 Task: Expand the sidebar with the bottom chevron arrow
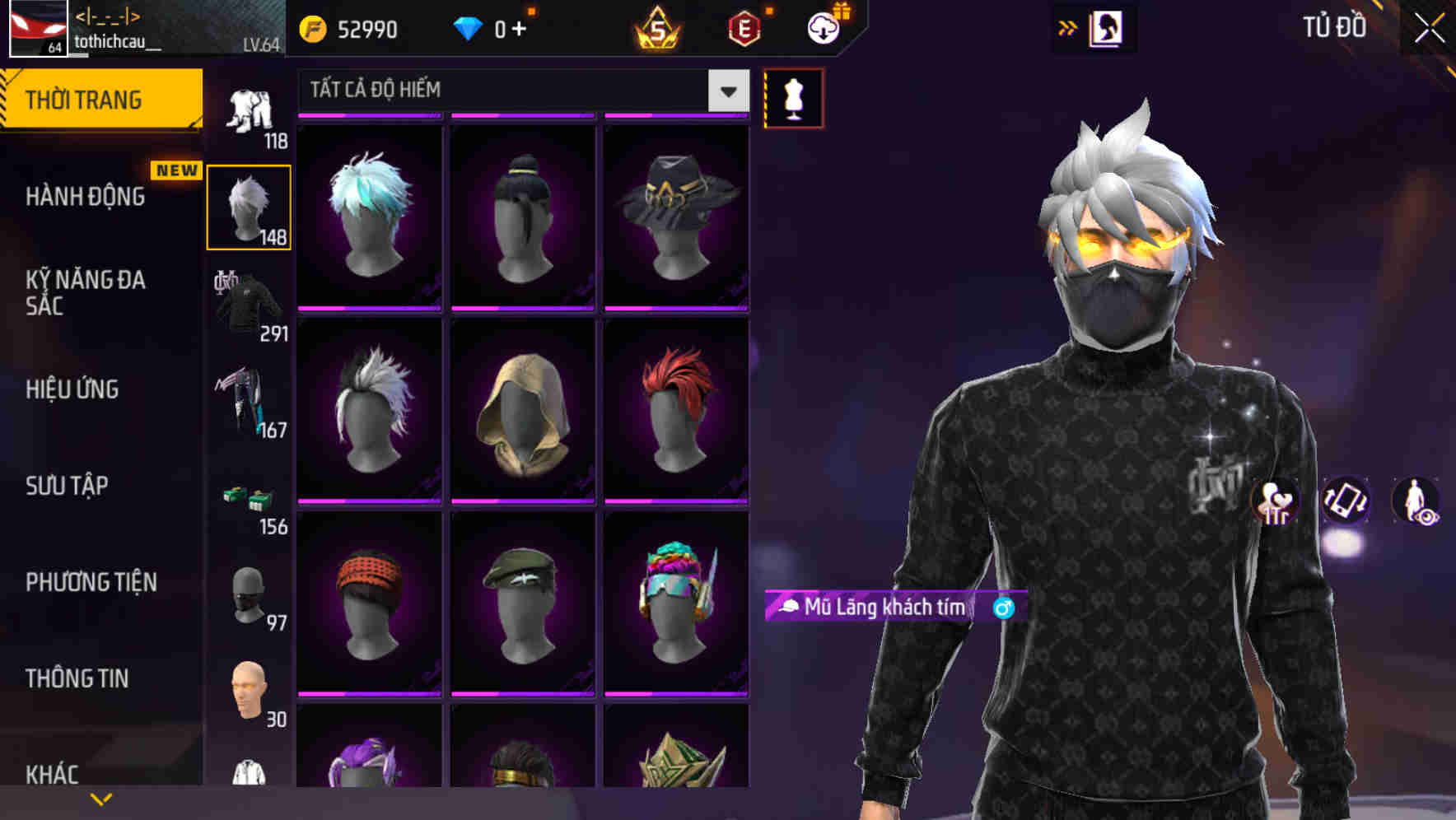click(x=101, y=798)
